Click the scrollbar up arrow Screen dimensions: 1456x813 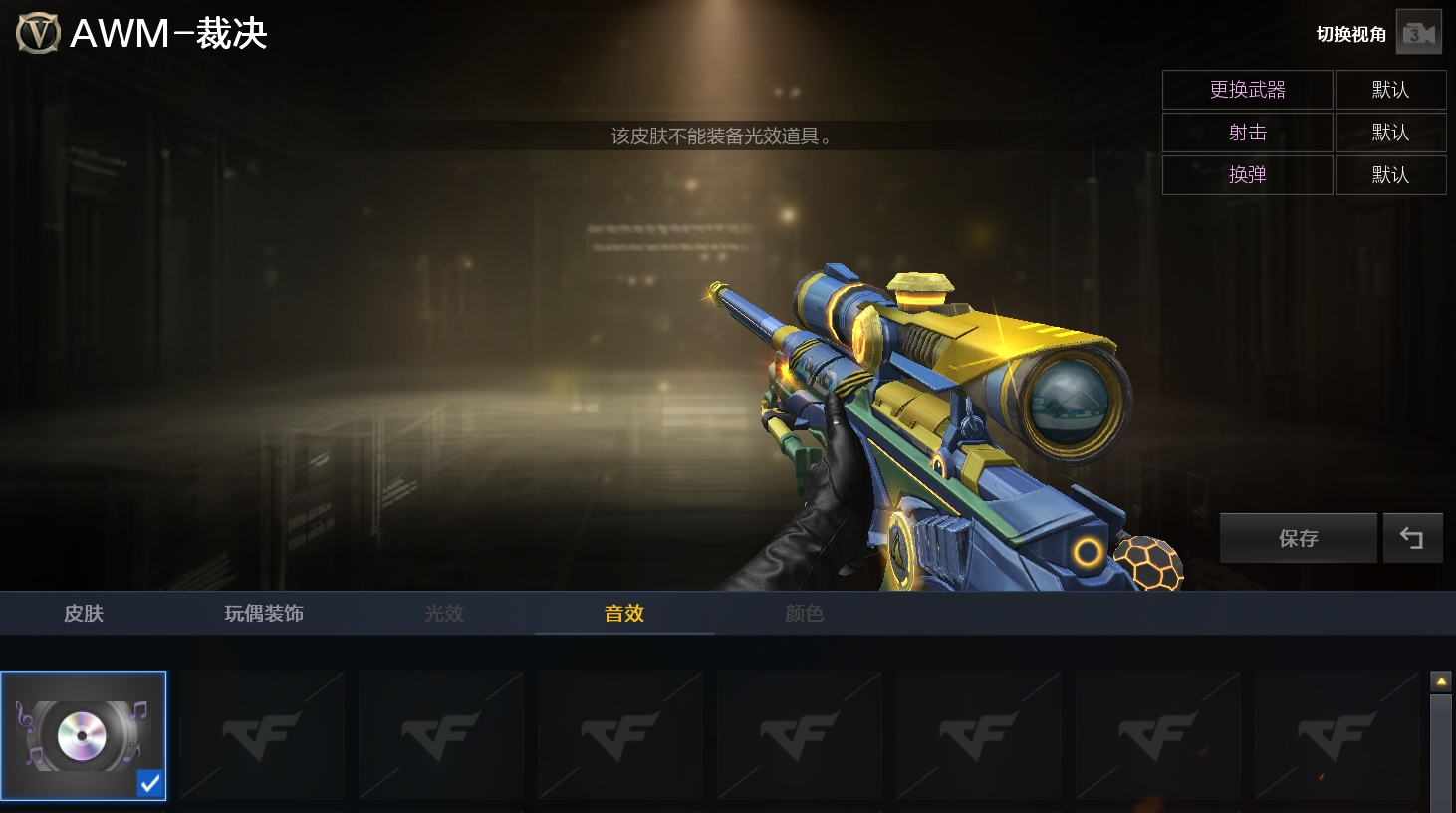(1441, 681)
